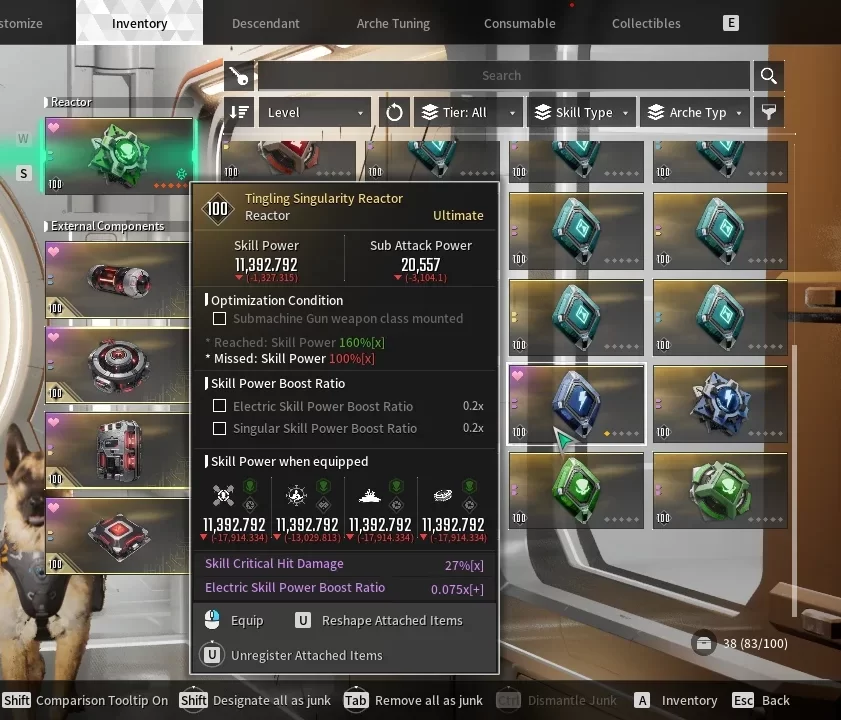841x720 pixels.
Task: Open the Level sort dropdown
Action: (x=314, y=112)
